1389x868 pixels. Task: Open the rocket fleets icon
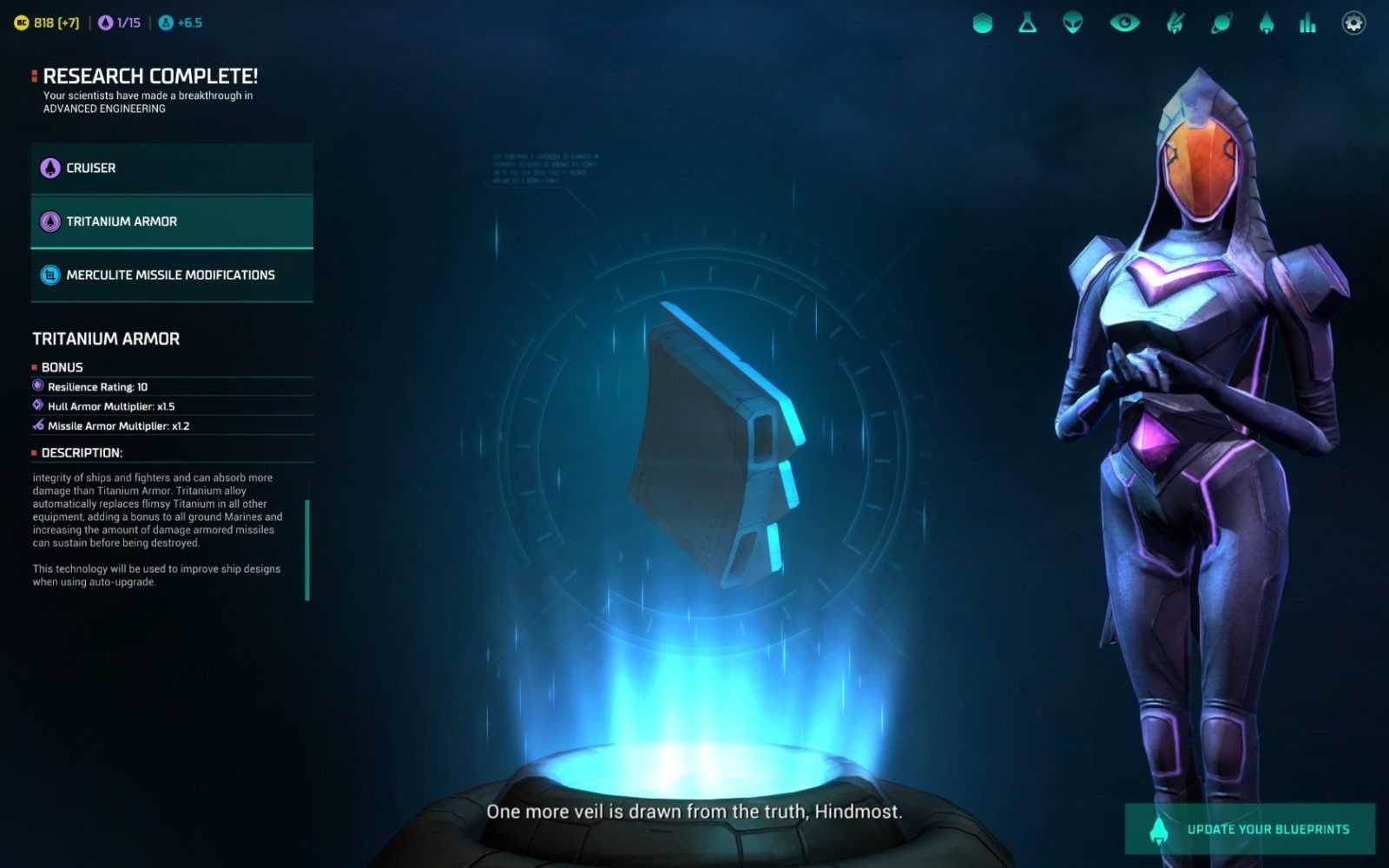coord(1266,23)
